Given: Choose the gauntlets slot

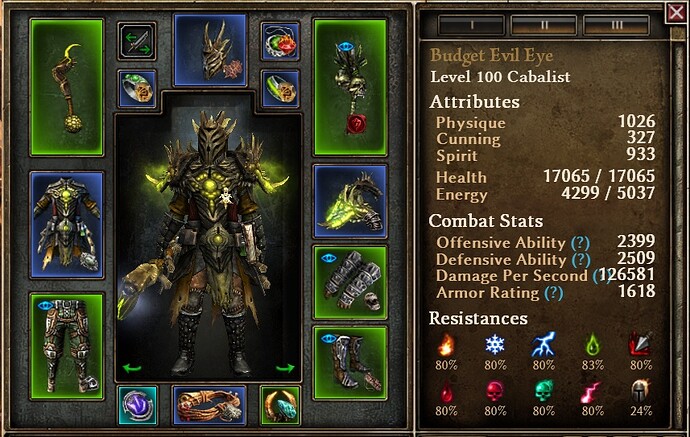Looking at the screenshot, I should click(x=350, y=279).
